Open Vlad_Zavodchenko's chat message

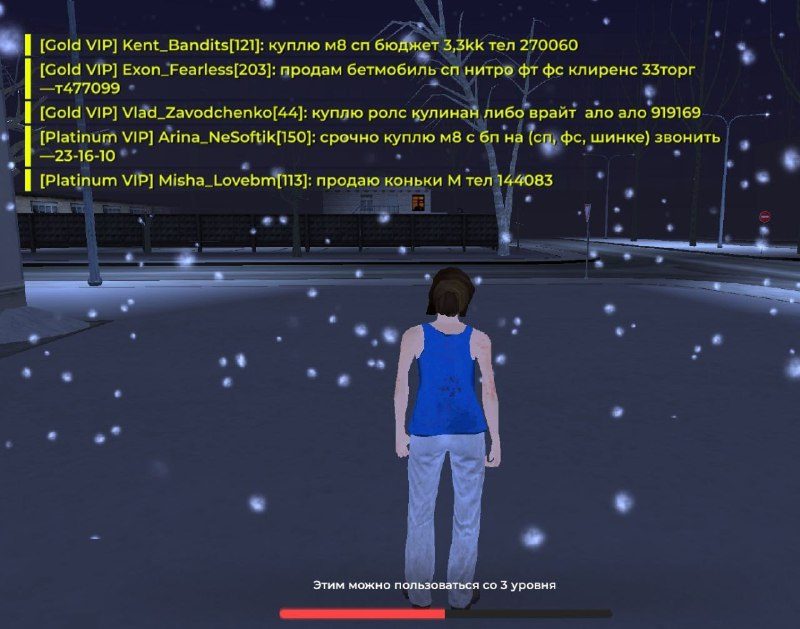click(369, 113)
